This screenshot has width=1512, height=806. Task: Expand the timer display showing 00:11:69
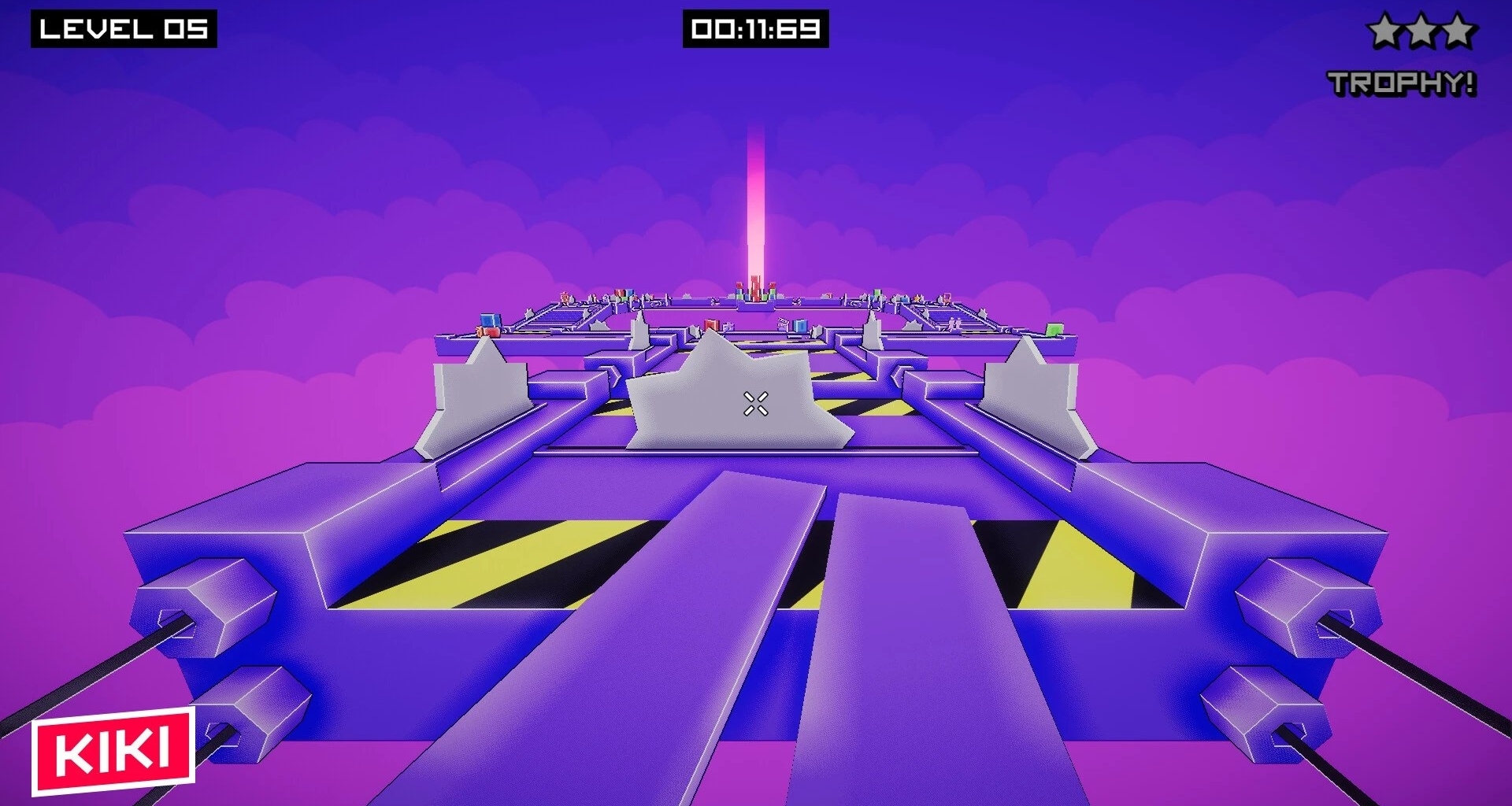point(757,27)
